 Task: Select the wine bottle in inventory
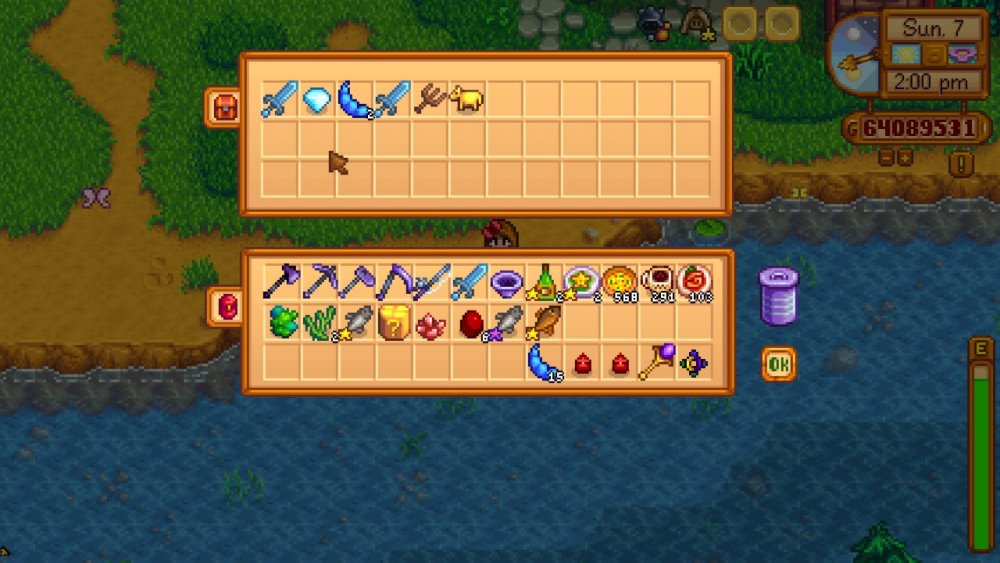[x=543, y=283]
